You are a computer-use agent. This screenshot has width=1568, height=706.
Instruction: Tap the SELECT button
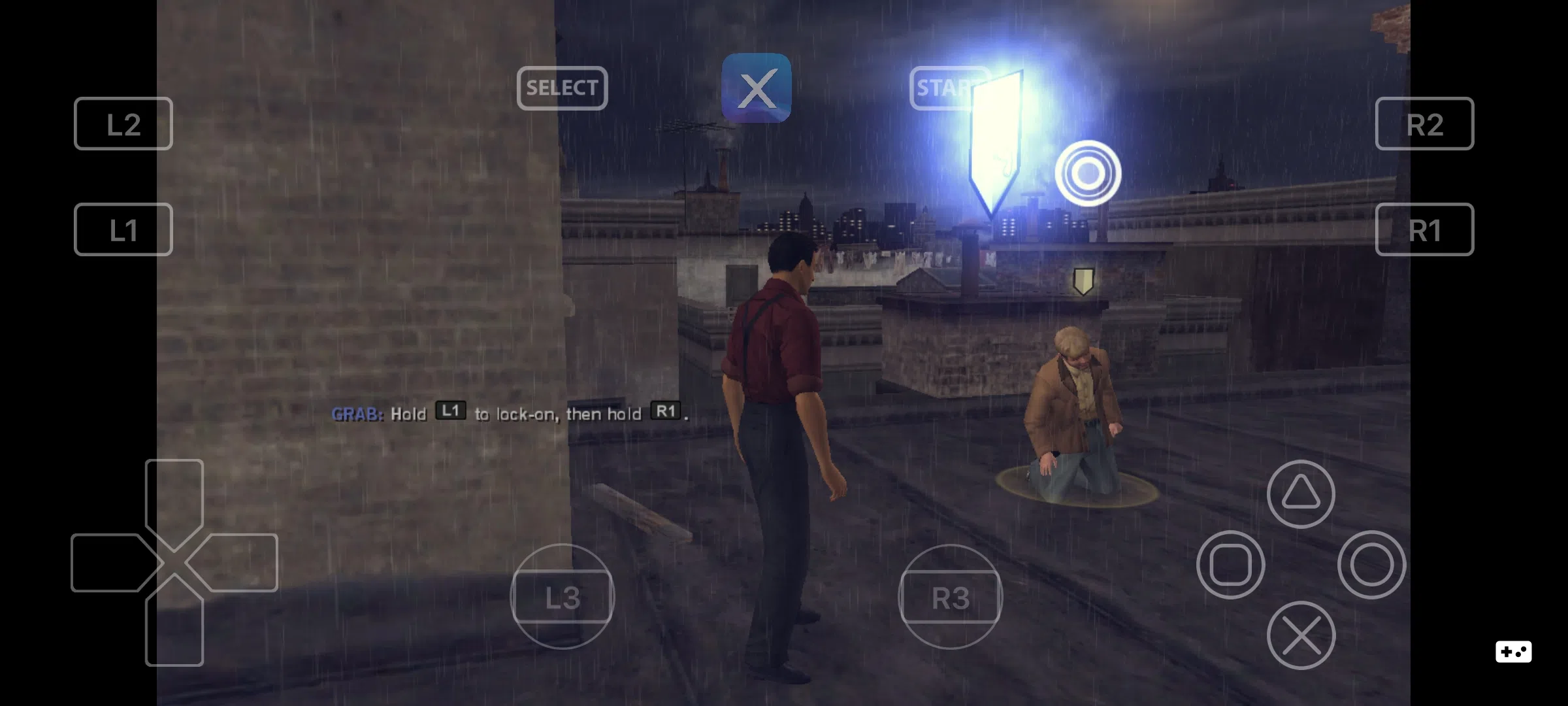(x=562, y=88)
